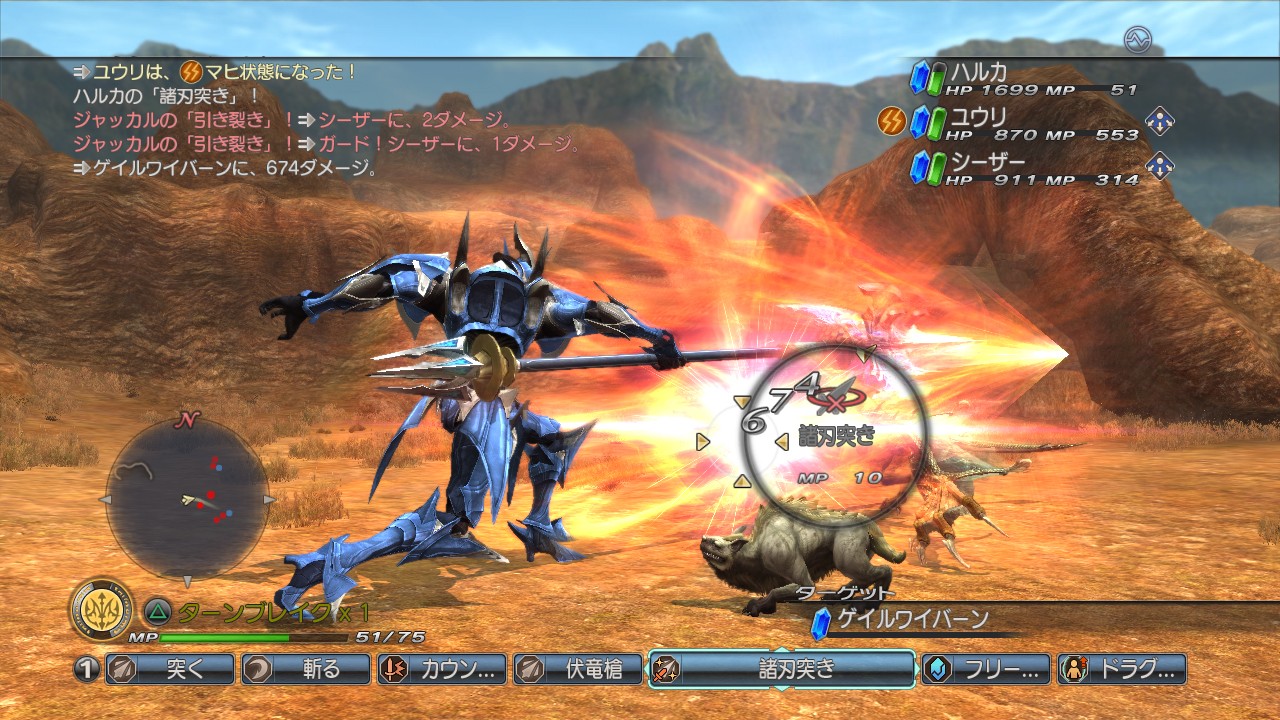Click the network status icon
The width and height of the screenshot is (1280, 720).
(x=1137, y=40)
